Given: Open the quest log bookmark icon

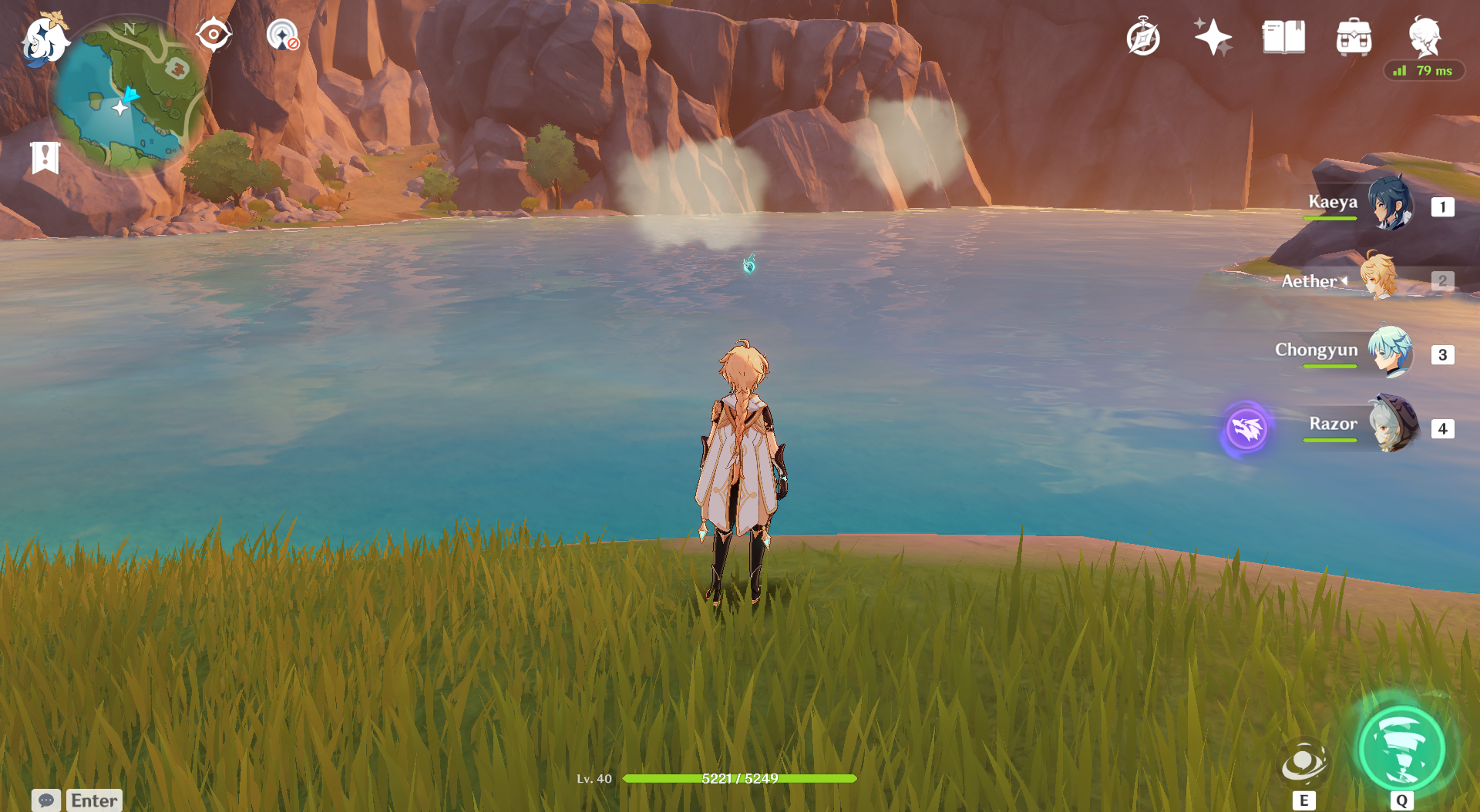Looking at the screenshot, I should [x=45, y=157].
